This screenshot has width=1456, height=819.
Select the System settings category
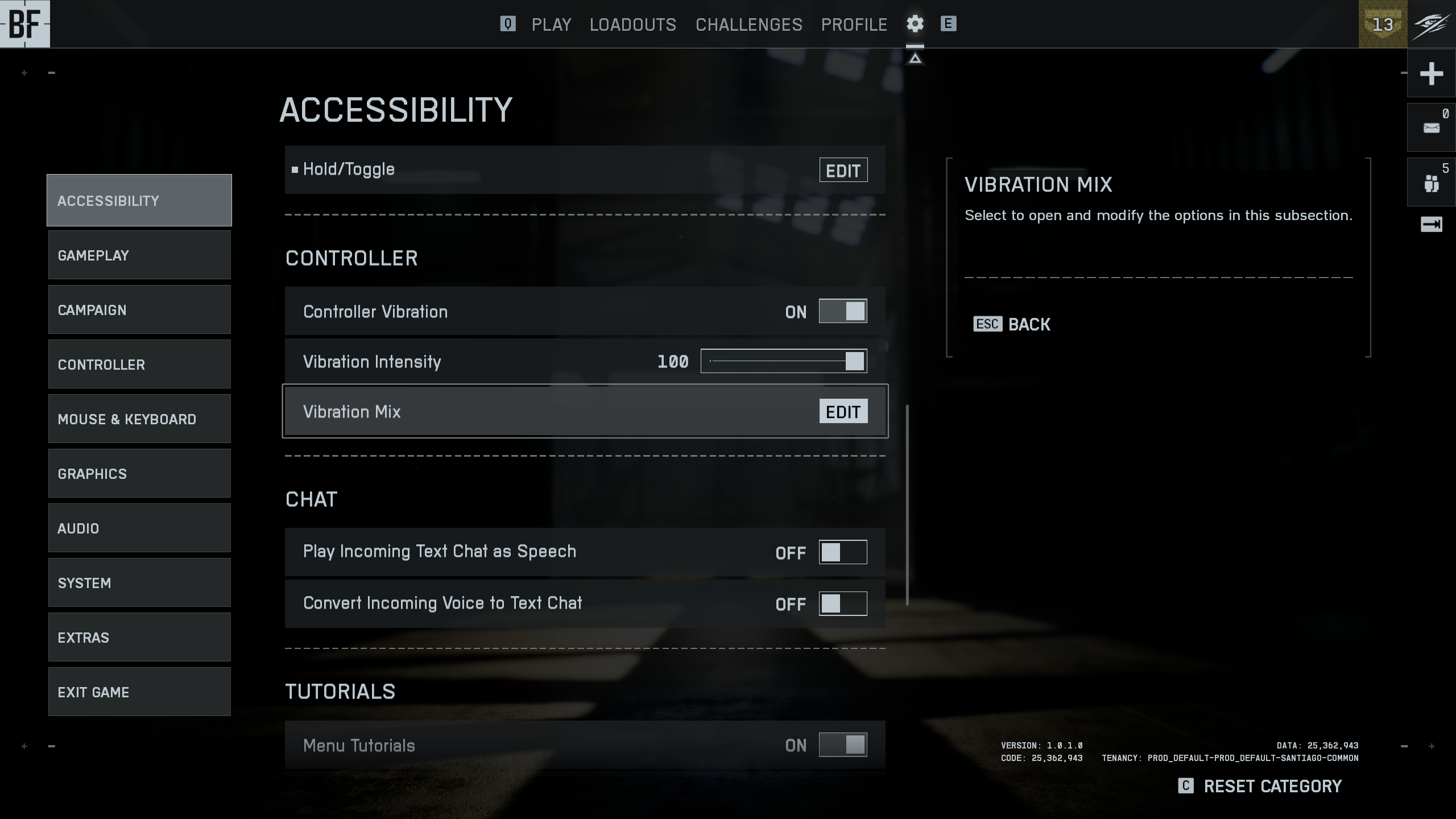coord(139,583)
